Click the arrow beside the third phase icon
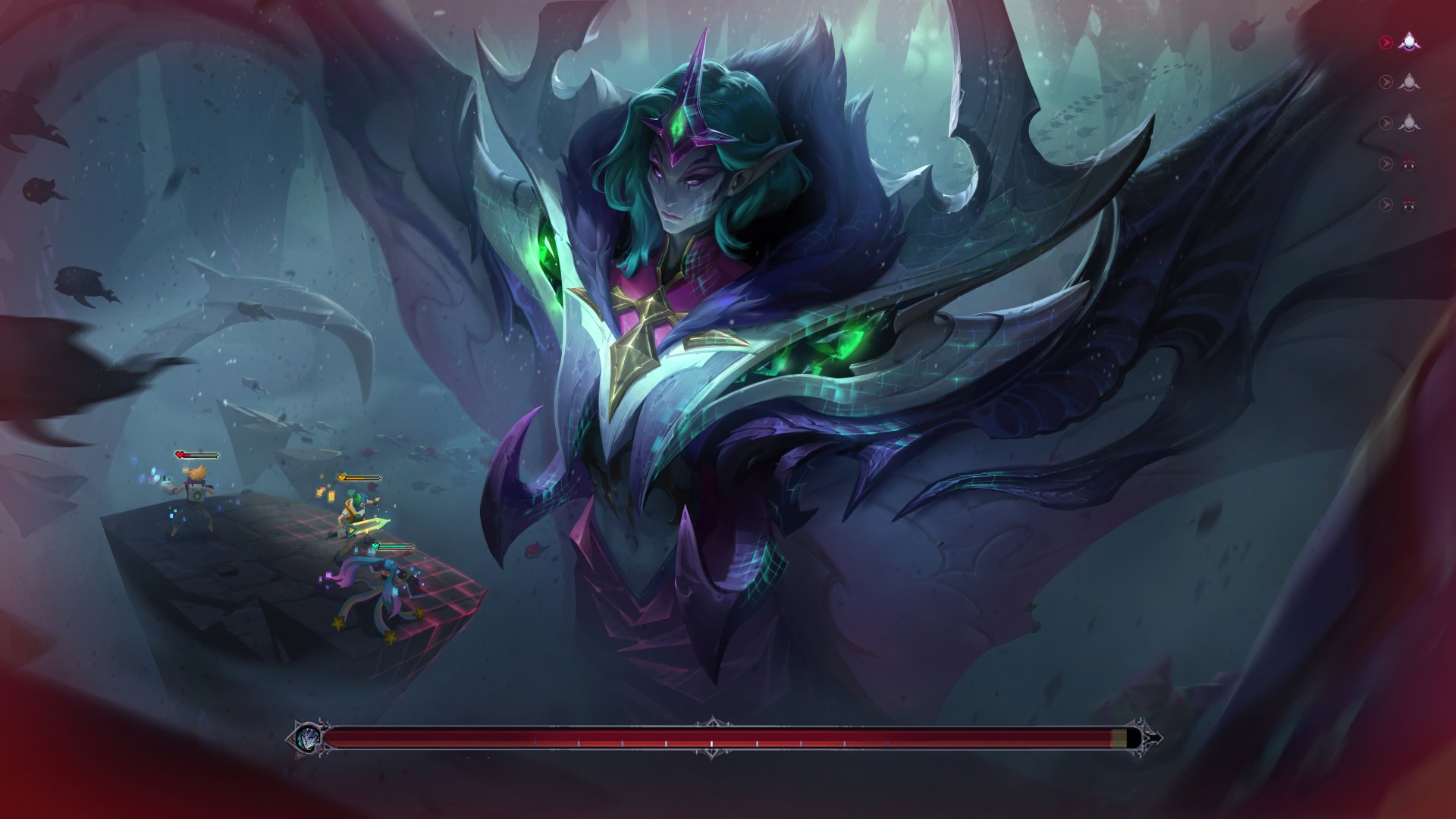 pos(1386,121)
